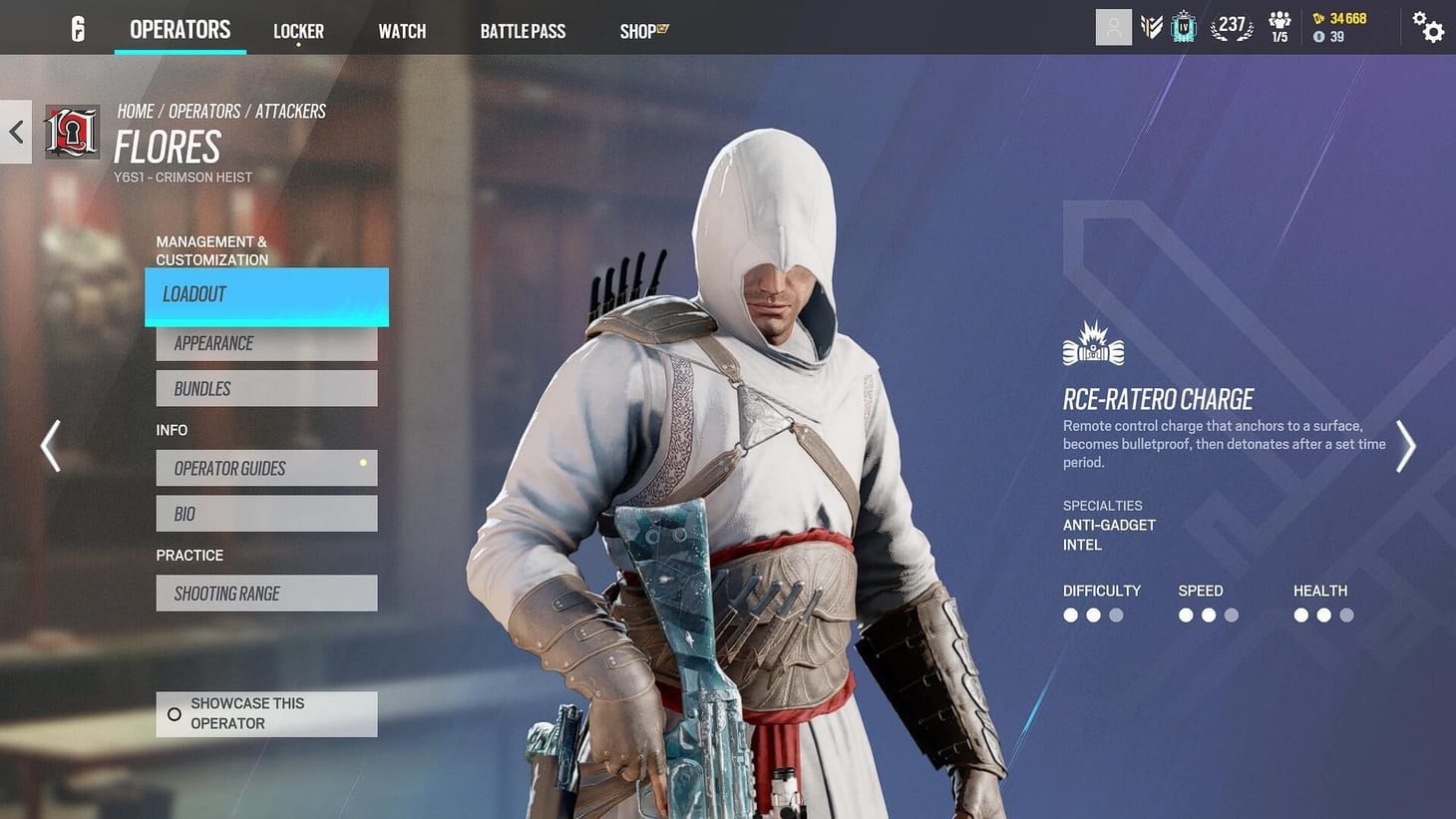
Task: Collapse panel using left edge arrow
Action: pos(15,131)
